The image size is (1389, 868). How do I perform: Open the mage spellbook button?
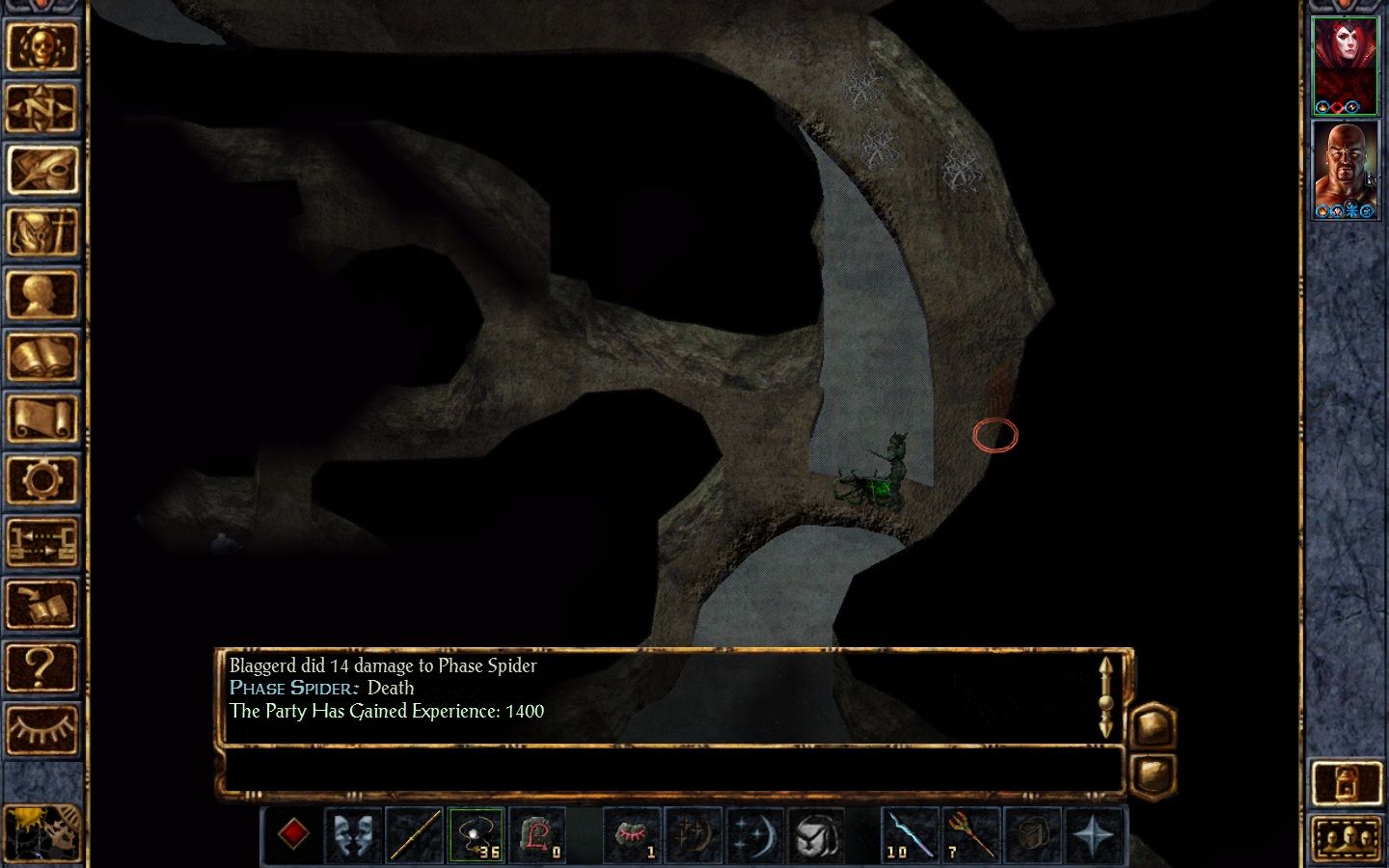pyautogui.click(x=41, y=356)
